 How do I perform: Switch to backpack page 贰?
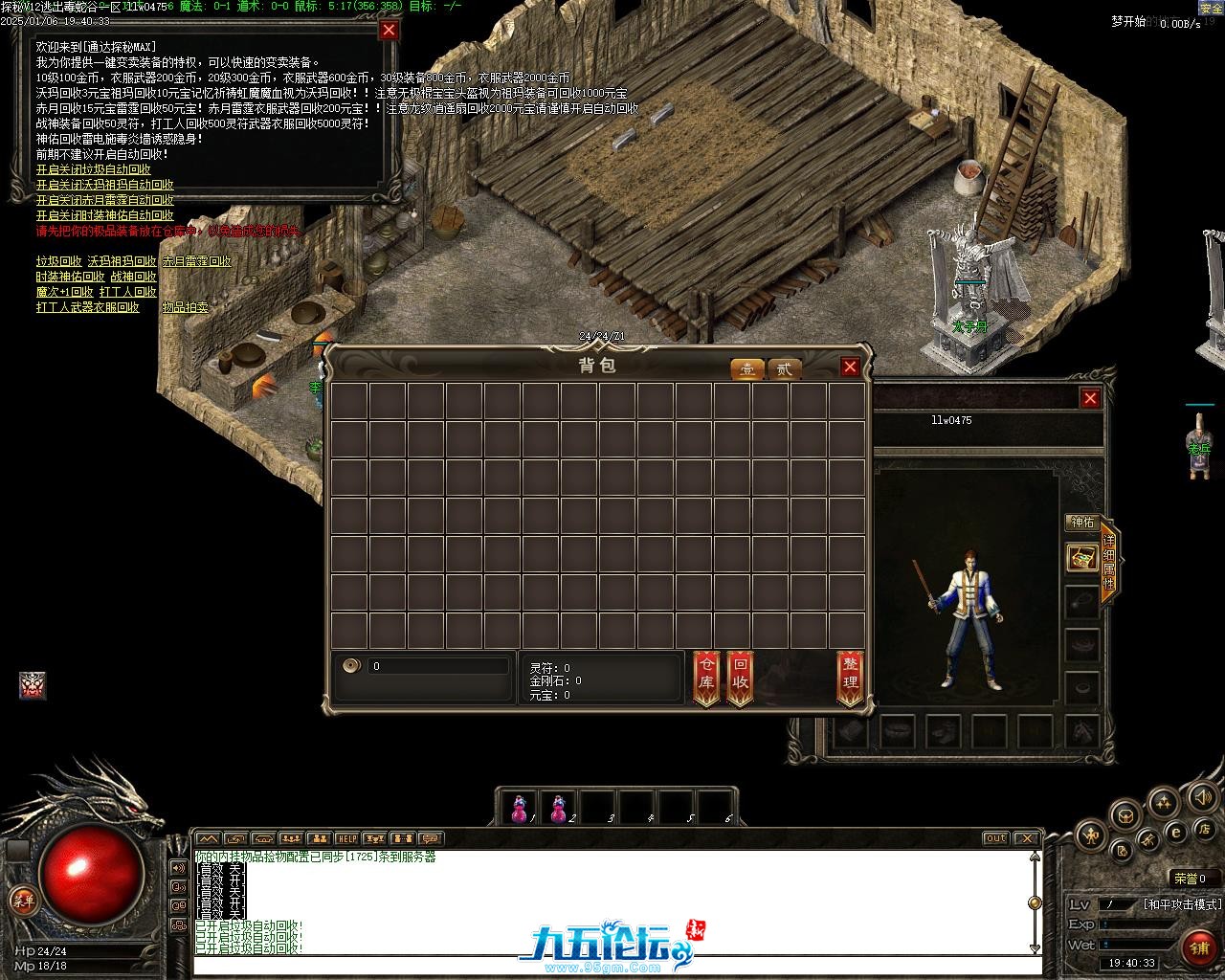pyautogui.click(x=785, y=369)
